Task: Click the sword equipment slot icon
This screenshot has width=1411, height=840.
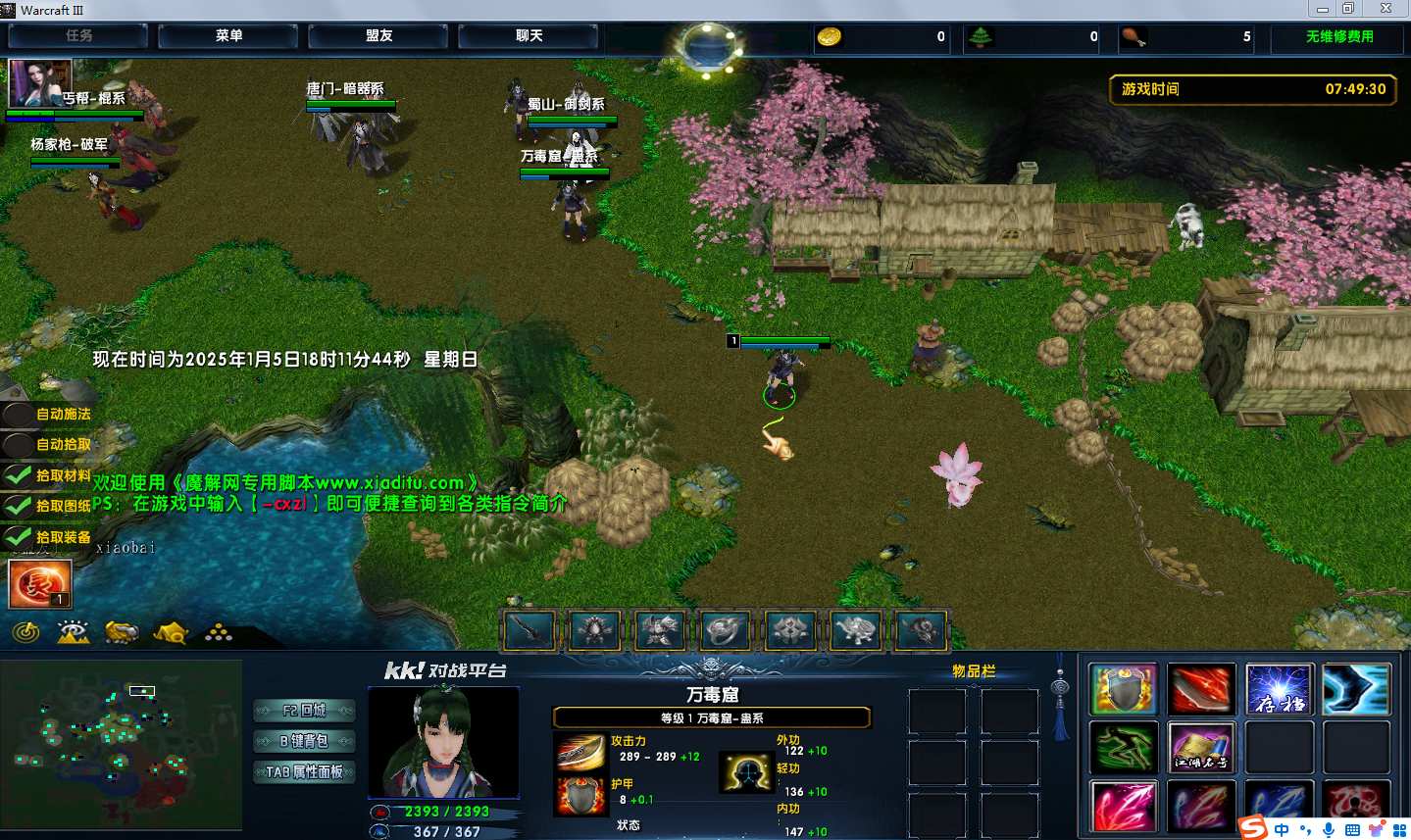Action: coord(530,631)
